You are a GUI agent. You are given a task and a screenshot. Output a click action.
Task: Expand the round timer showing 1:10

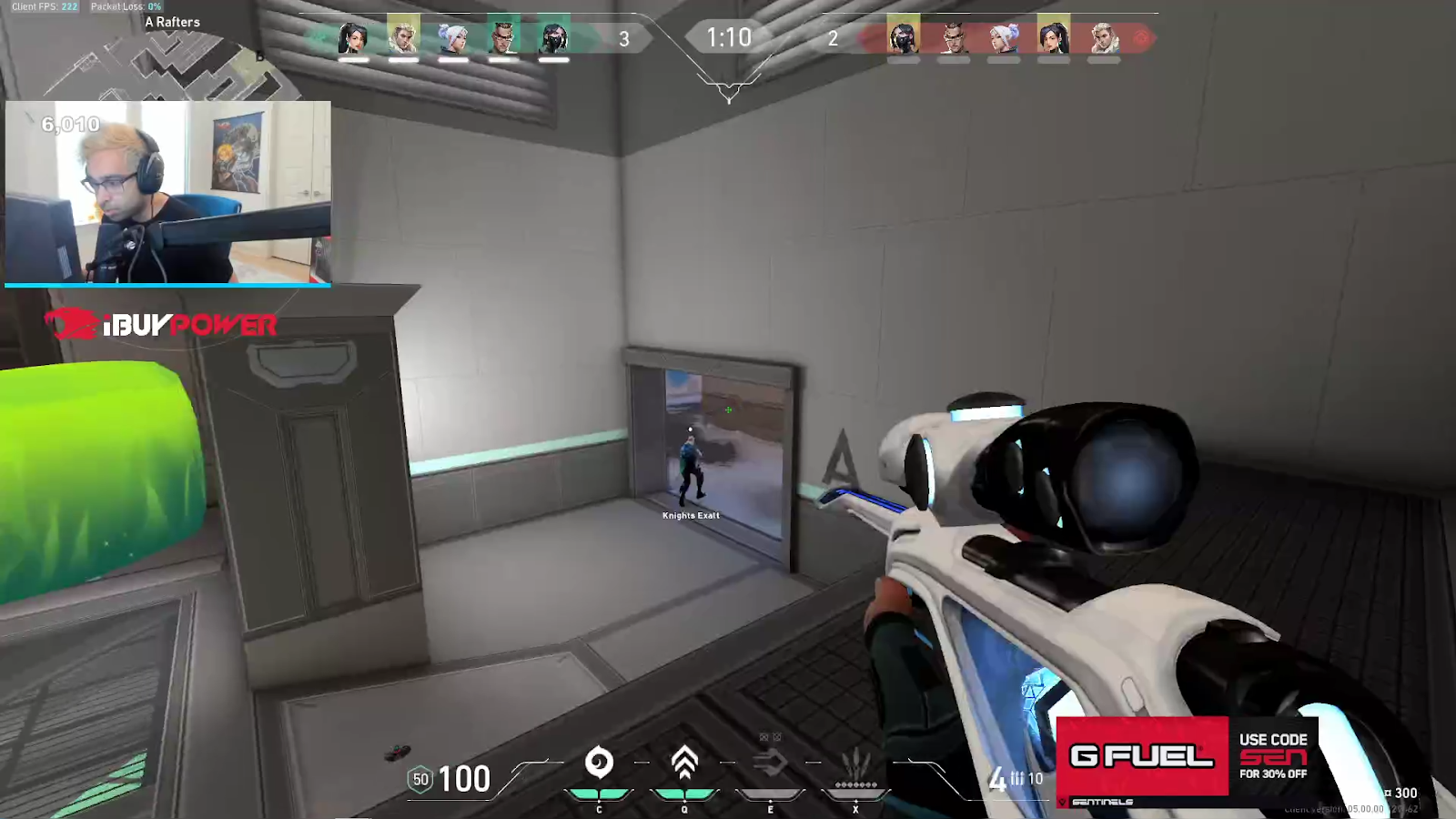[x=728, y=38]
